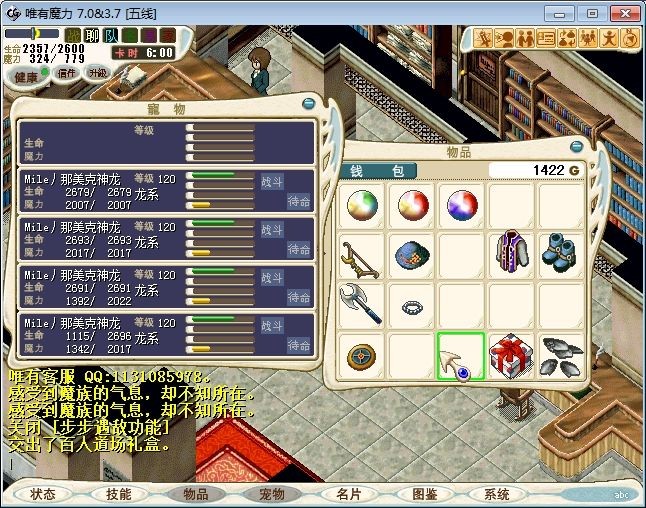Open the 状态 status menu
The image size is (646, 508).
click(43, 494)
